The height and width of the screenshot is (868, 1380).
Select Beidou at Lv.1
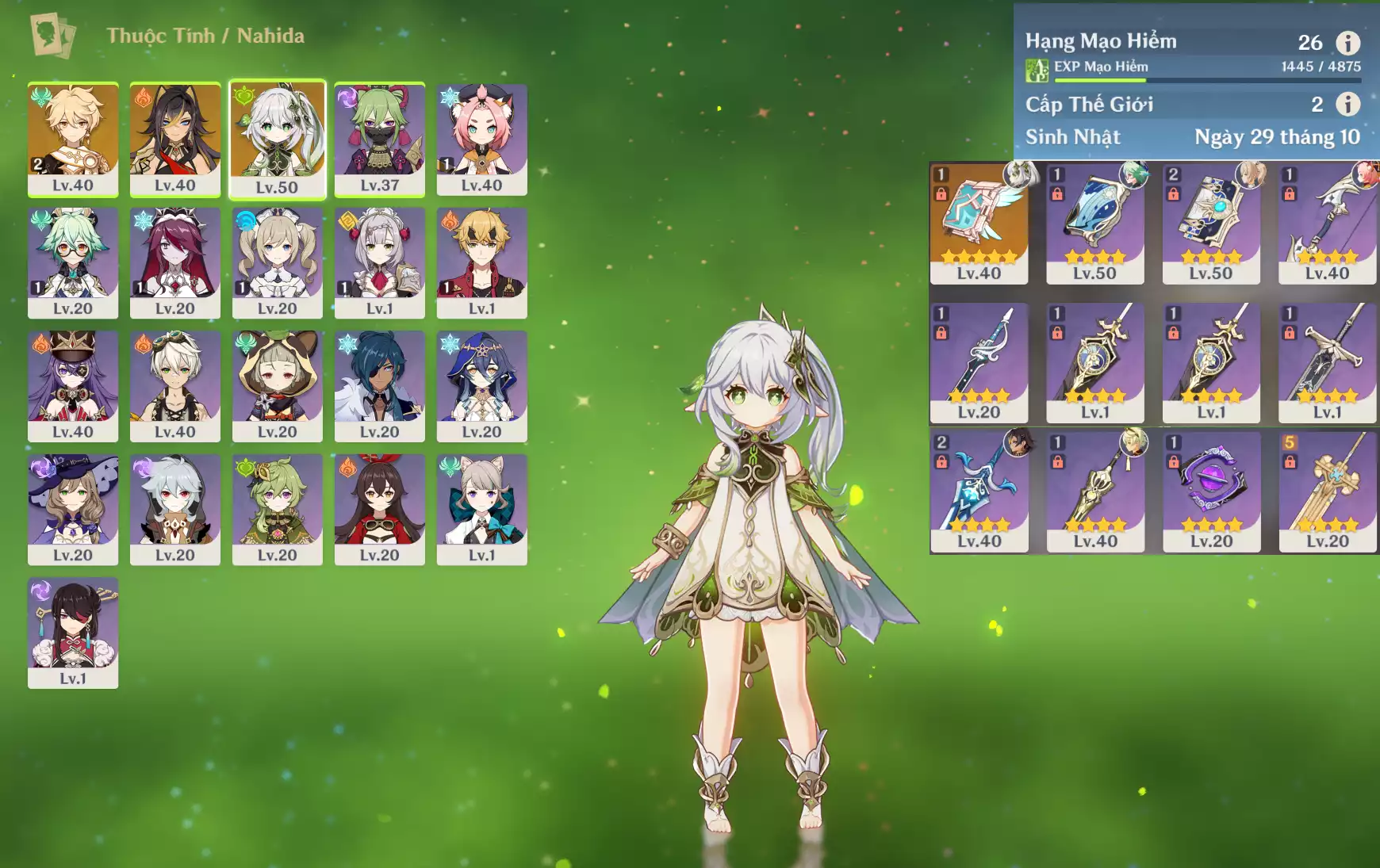[73, 631]
